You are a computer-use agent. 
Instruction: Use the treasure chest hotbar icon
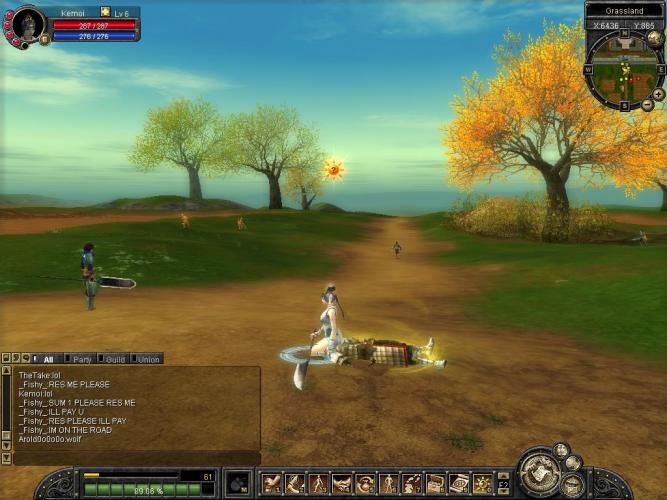pyautogui.click(x=435, y=484)
